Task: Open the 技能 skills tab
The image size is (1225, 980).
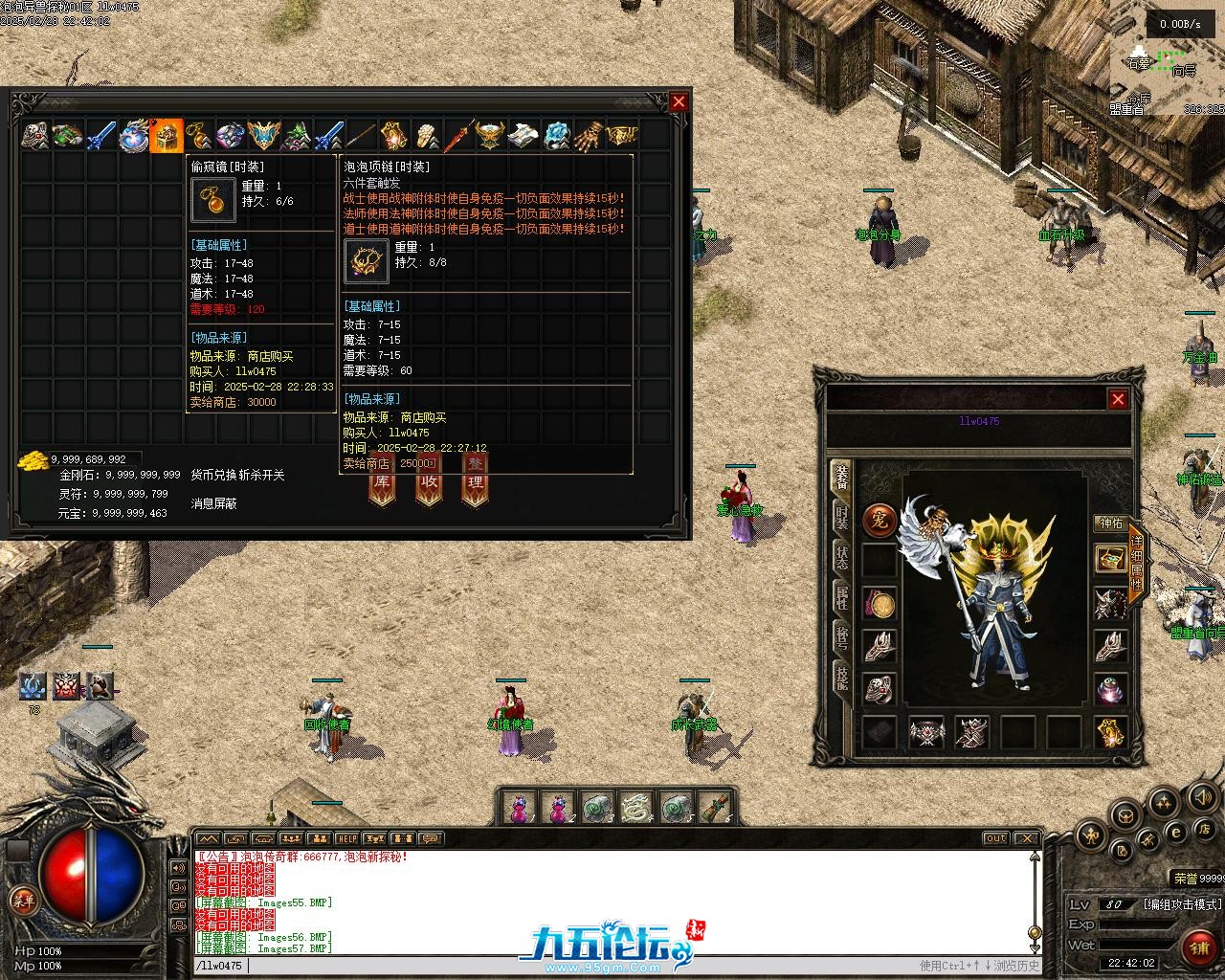Action: coord(841,676)
